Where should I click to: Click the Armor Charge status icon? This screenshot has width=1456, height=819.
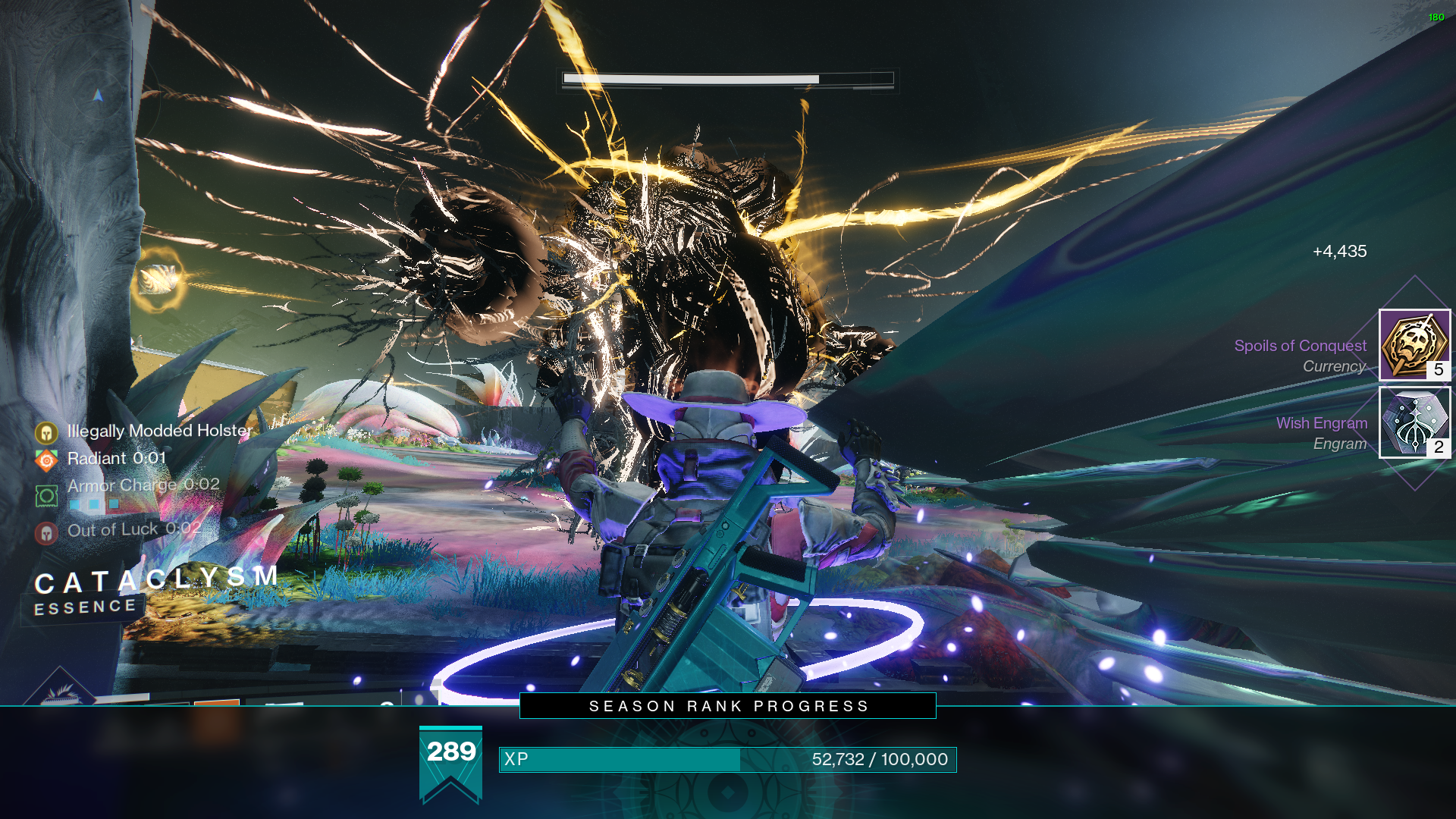pyautogui.click(x=46, y=496)
